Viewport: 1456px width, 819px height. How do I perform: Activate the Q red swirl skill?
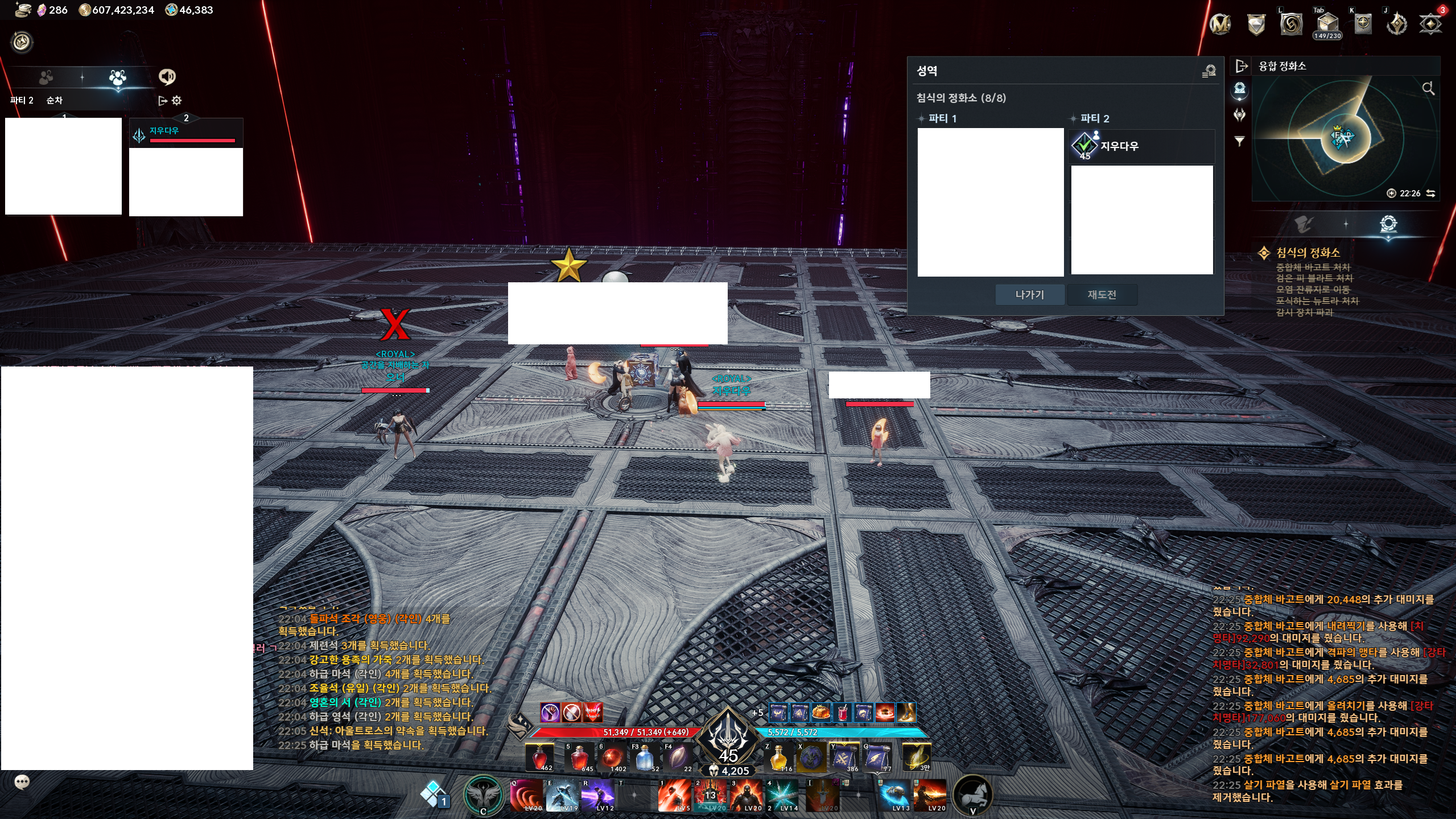(526, 795)
